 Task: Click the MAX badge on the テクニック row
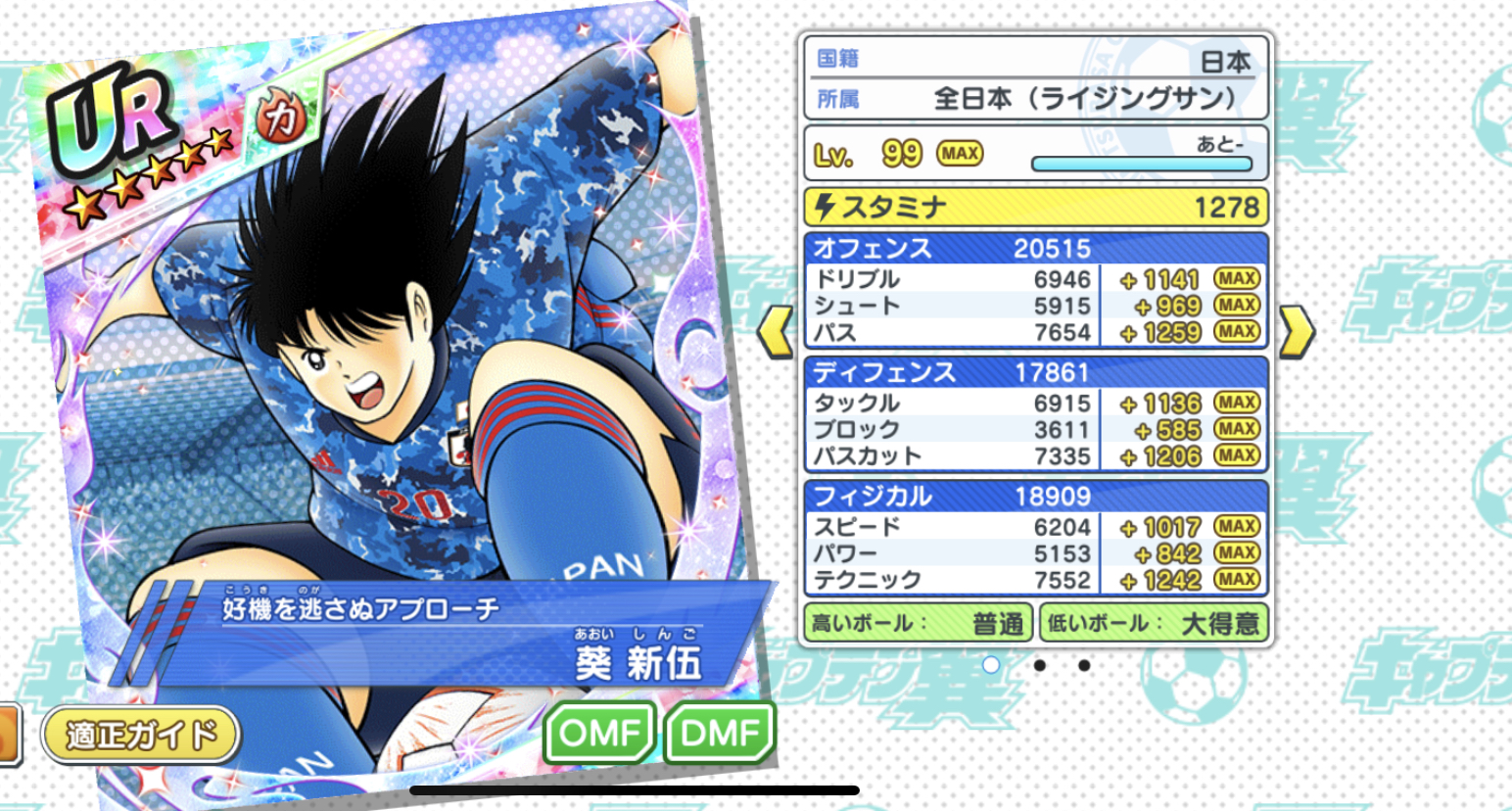click(x=1235, y=580)
